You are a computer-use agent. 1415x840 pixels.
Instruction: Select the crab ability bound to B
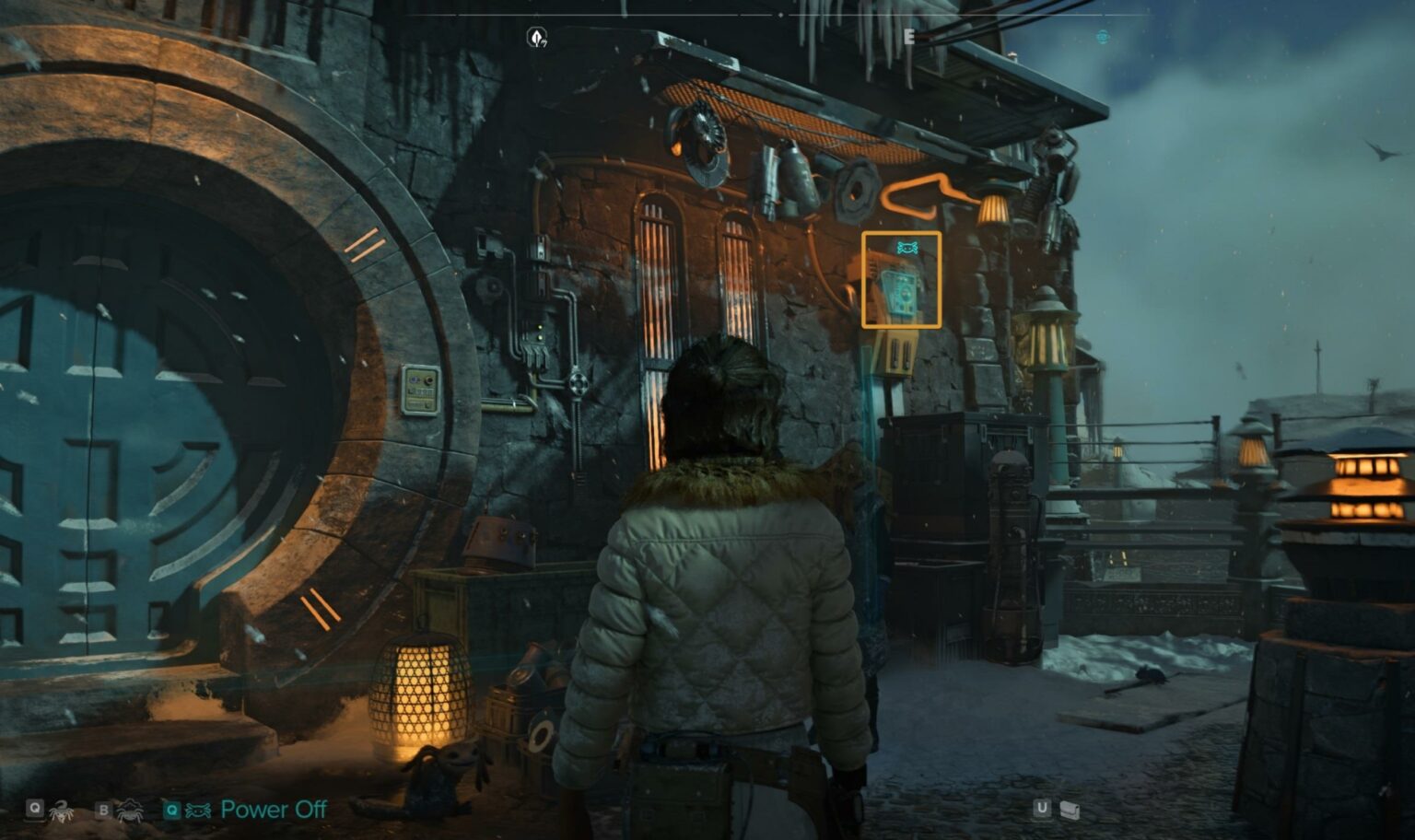point(131,810)
